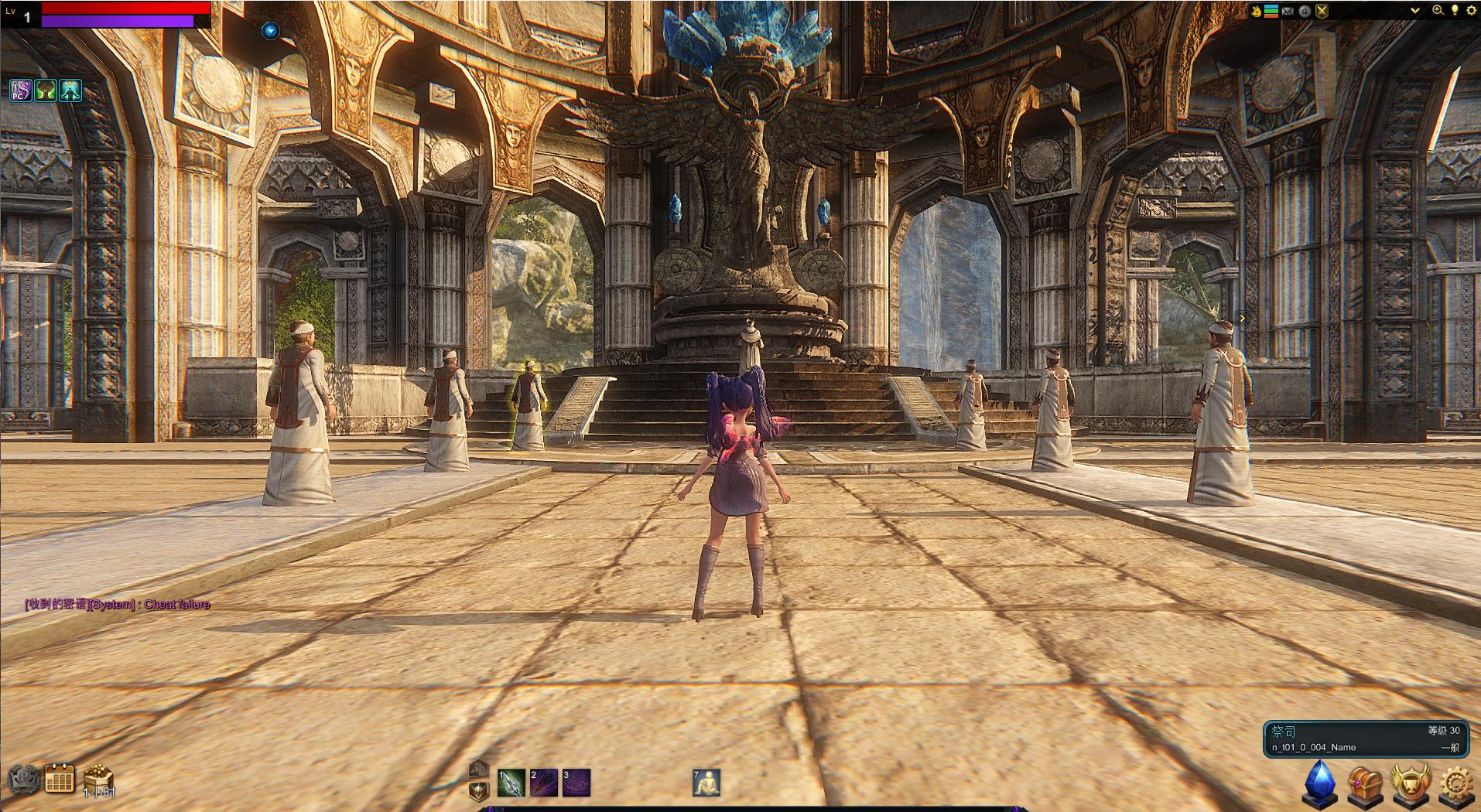1481x812 pixels.
Task: Activate skill slot 1 spear ability
Action: [511, 783]
